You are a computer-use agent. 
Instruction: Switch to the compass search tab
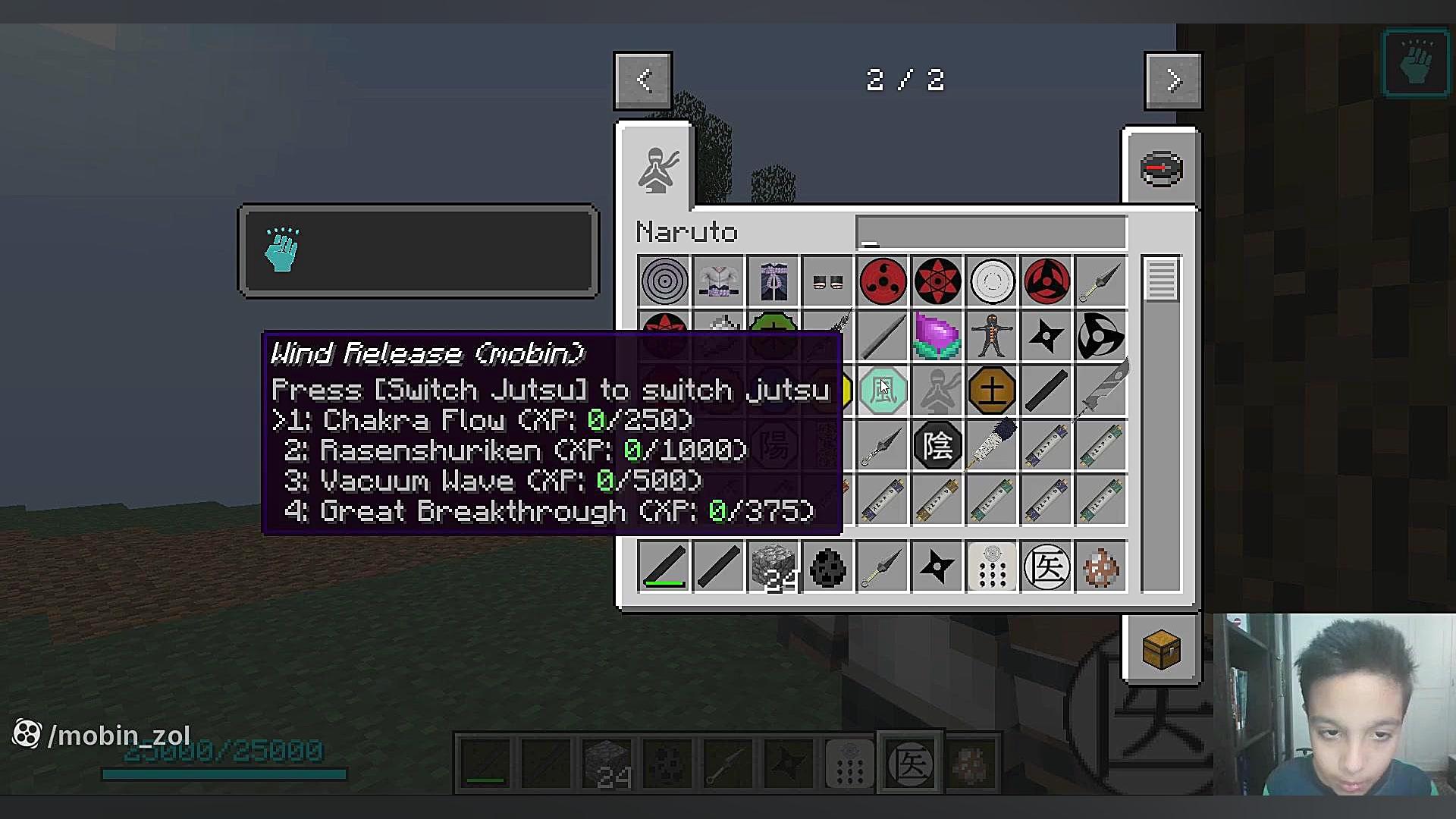[1161, 168]
